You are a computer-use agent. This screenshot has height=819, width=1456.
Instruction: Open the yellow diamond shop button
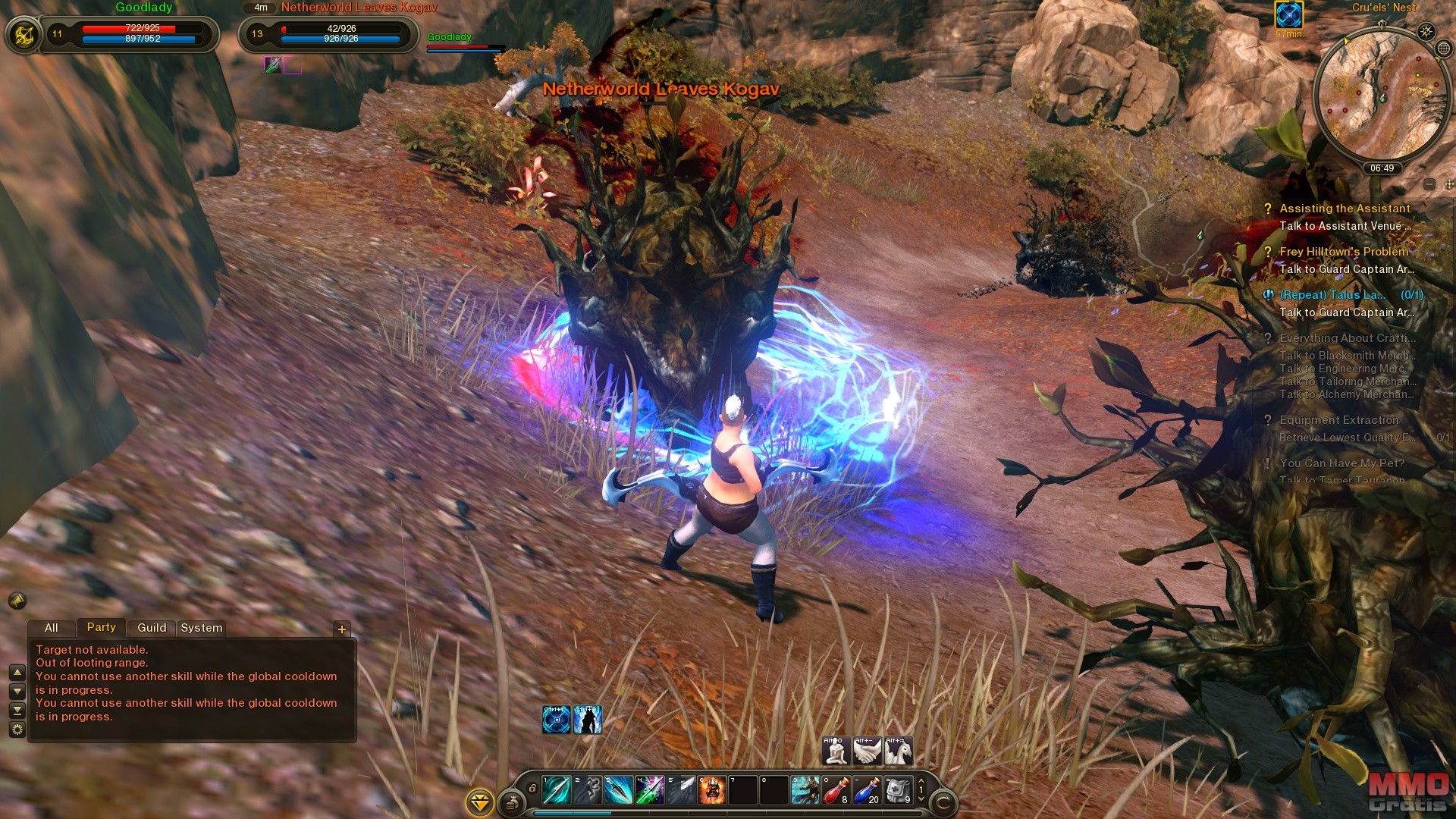click(x=480, y=802)
